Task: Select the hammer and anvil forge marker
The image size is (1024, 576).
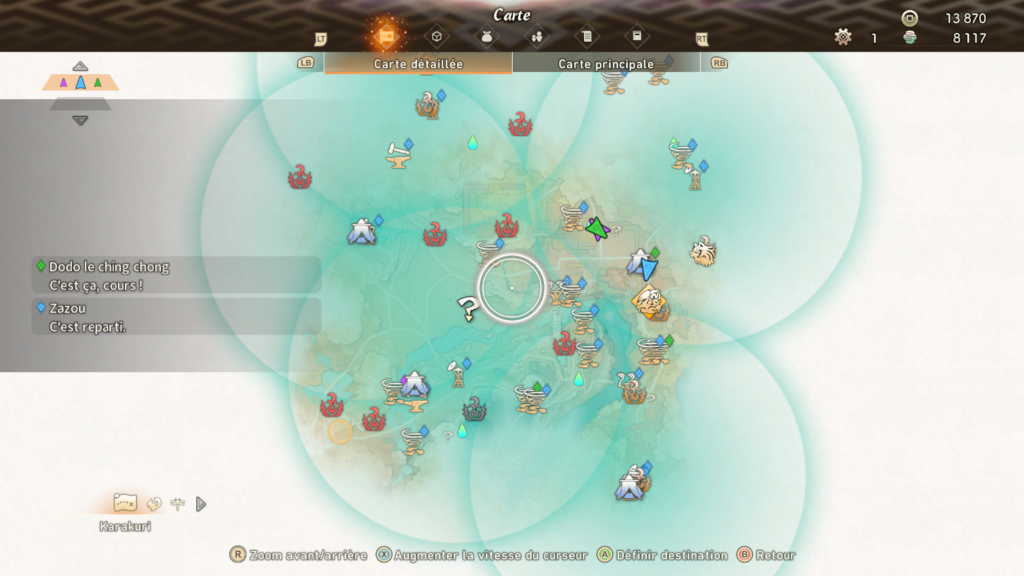Action: click(x=398, y=154)
